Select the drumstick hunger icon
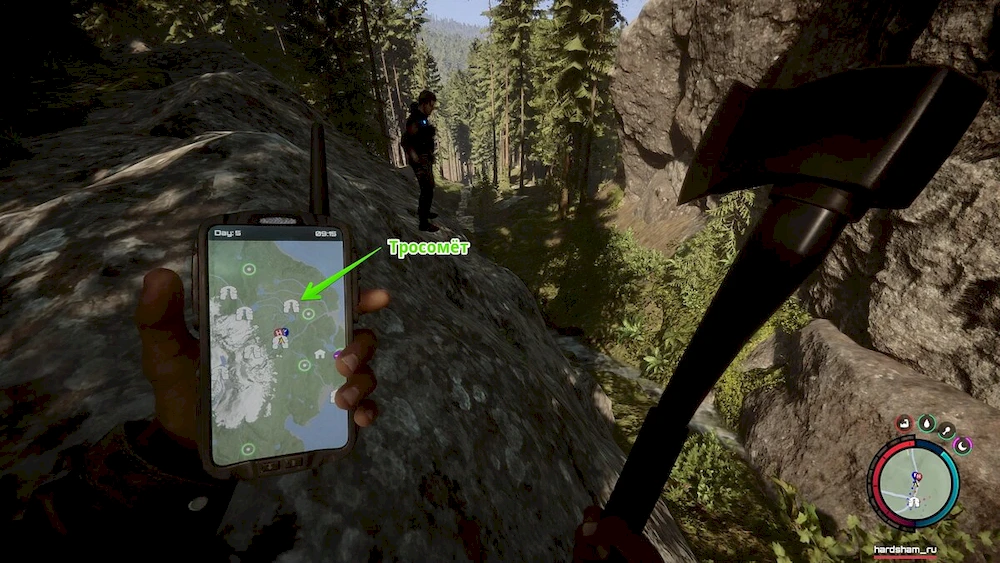The image size is (1000, 563). (x=947, y=431)
